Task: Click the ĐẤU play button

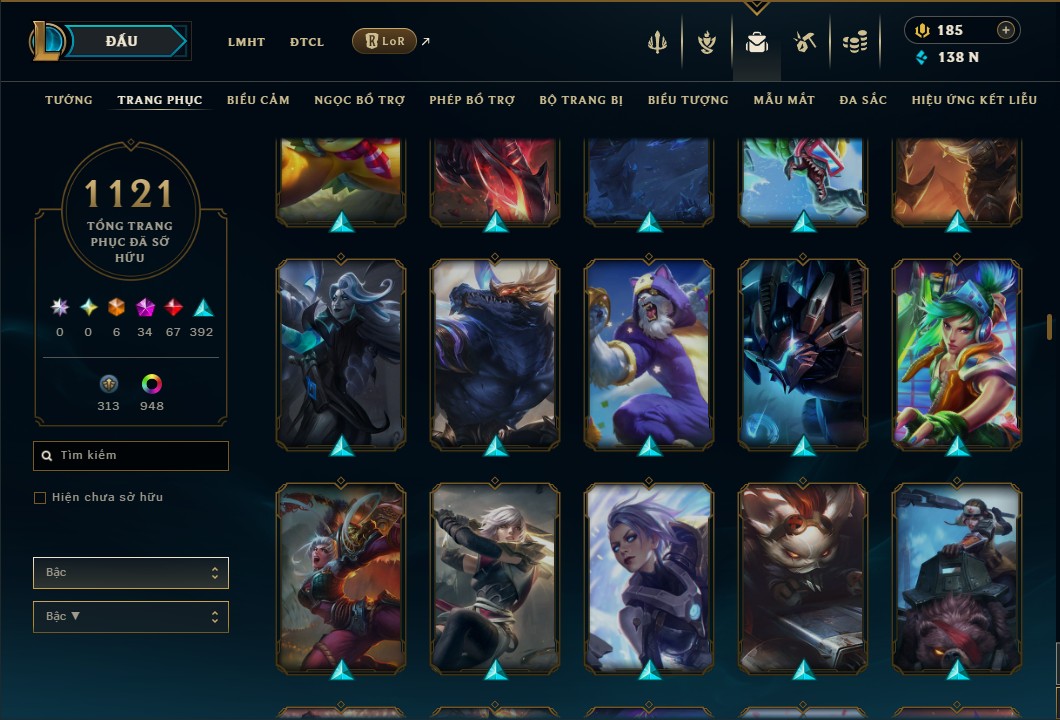Action: click(x=122, y=41)
